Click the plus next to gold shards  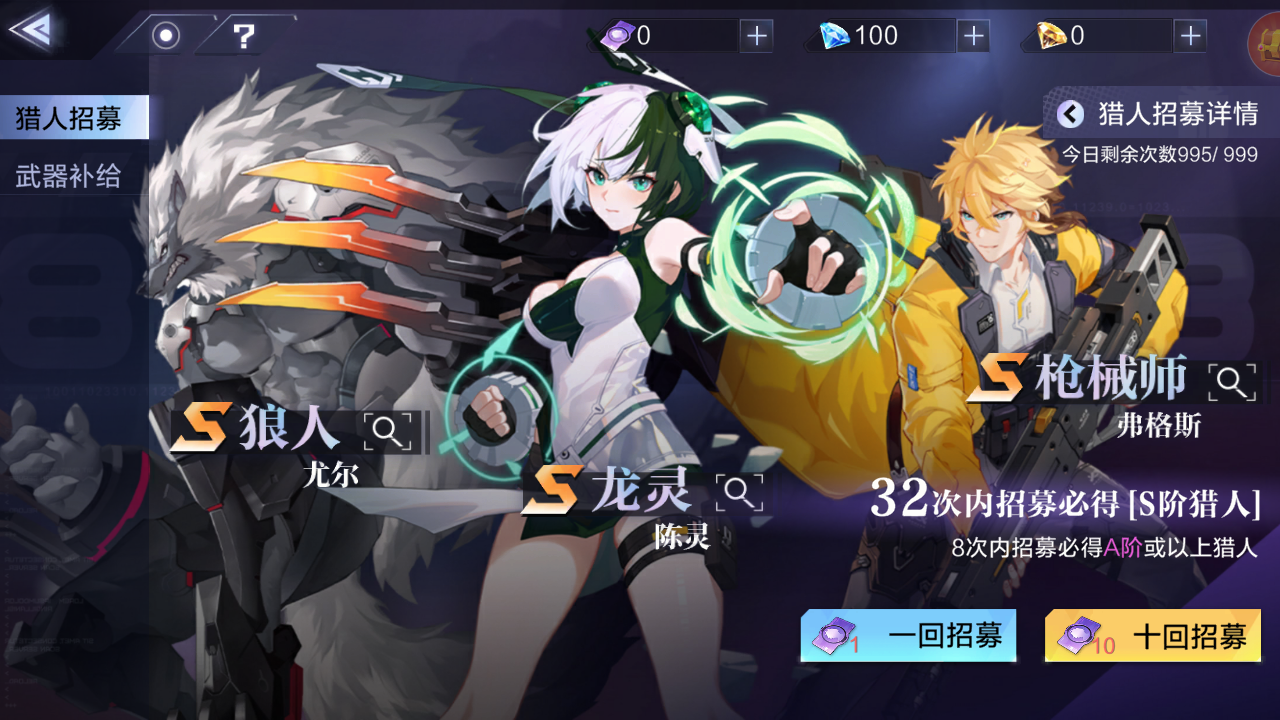(x=1189, y=35)
